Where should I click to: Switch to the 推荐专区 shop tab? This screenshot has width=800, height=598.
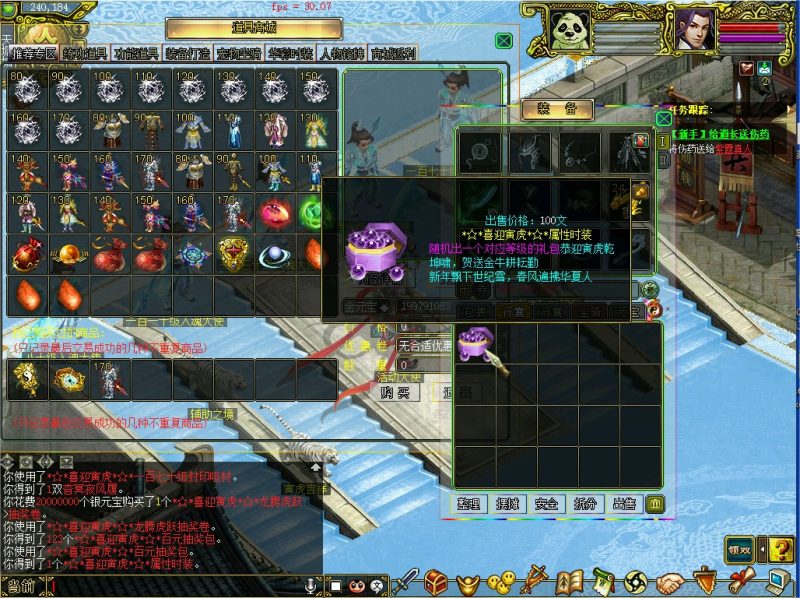pyautogui.click(x=34, y=53)
